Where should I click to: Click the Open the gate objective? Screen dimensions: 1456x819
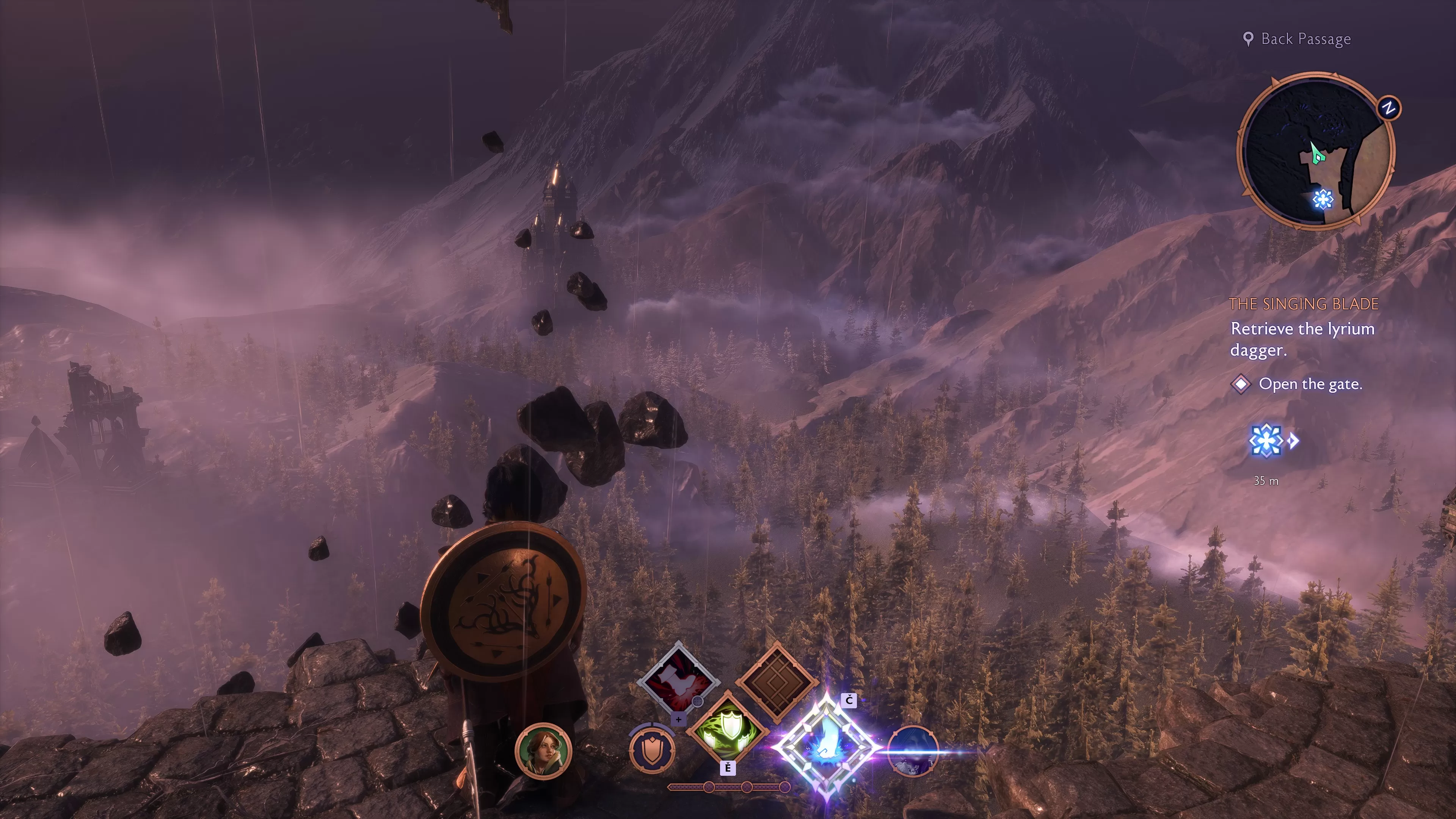point(1310,384)
